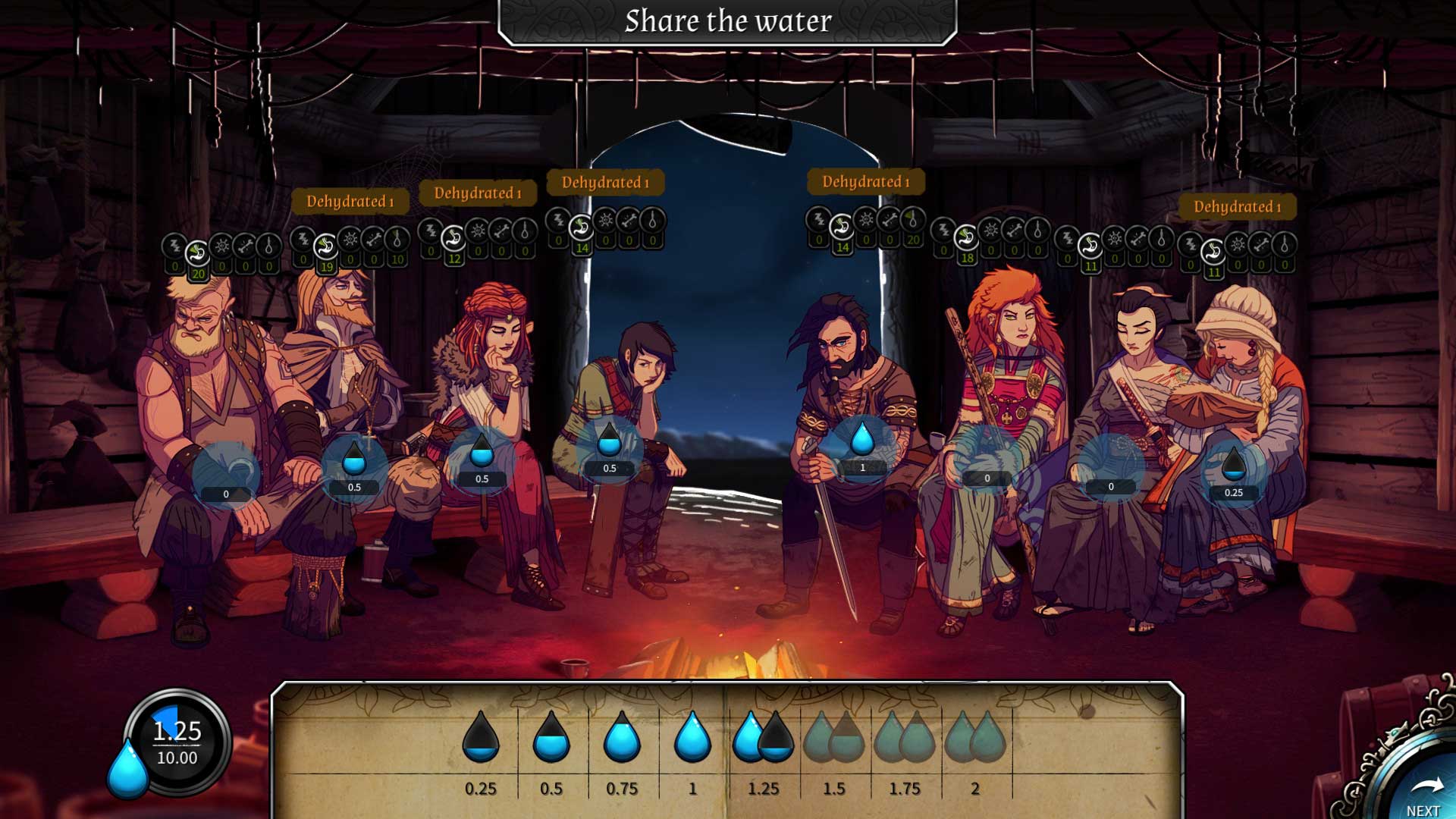Select the hunger icon showing 20 above bald warrior
1456x819 pixels.
197,250
